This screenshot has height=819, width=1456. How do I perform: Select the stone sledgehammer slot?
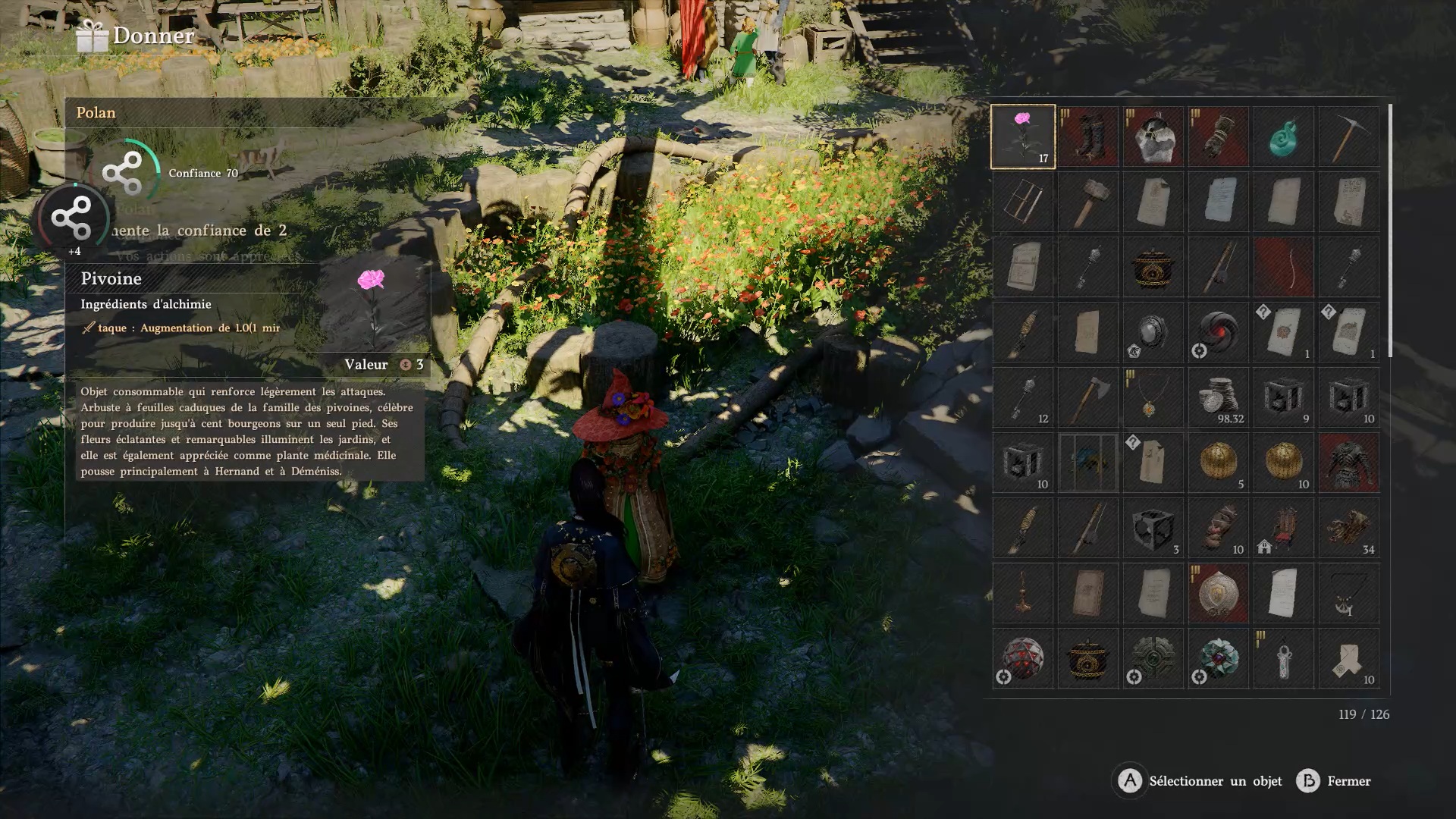pos(1087,202)
